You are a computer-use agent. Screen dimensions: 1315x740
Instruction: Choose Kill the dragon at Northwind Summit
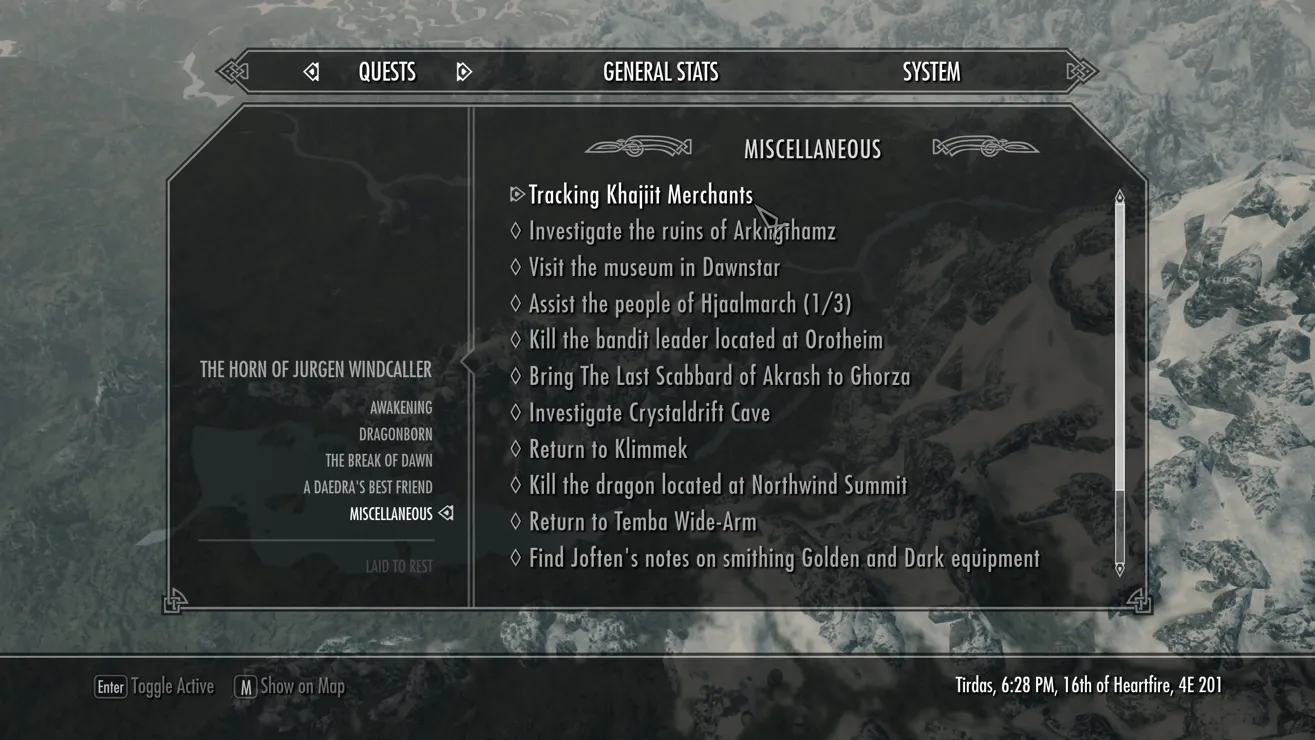[717, 486]
